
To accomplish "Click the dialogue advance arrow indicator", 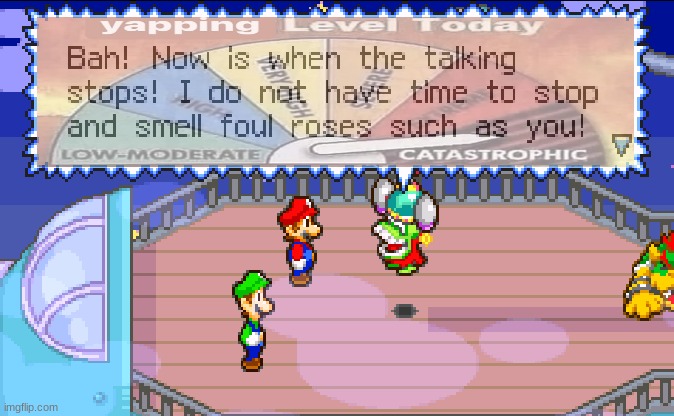I will point(621,145).
